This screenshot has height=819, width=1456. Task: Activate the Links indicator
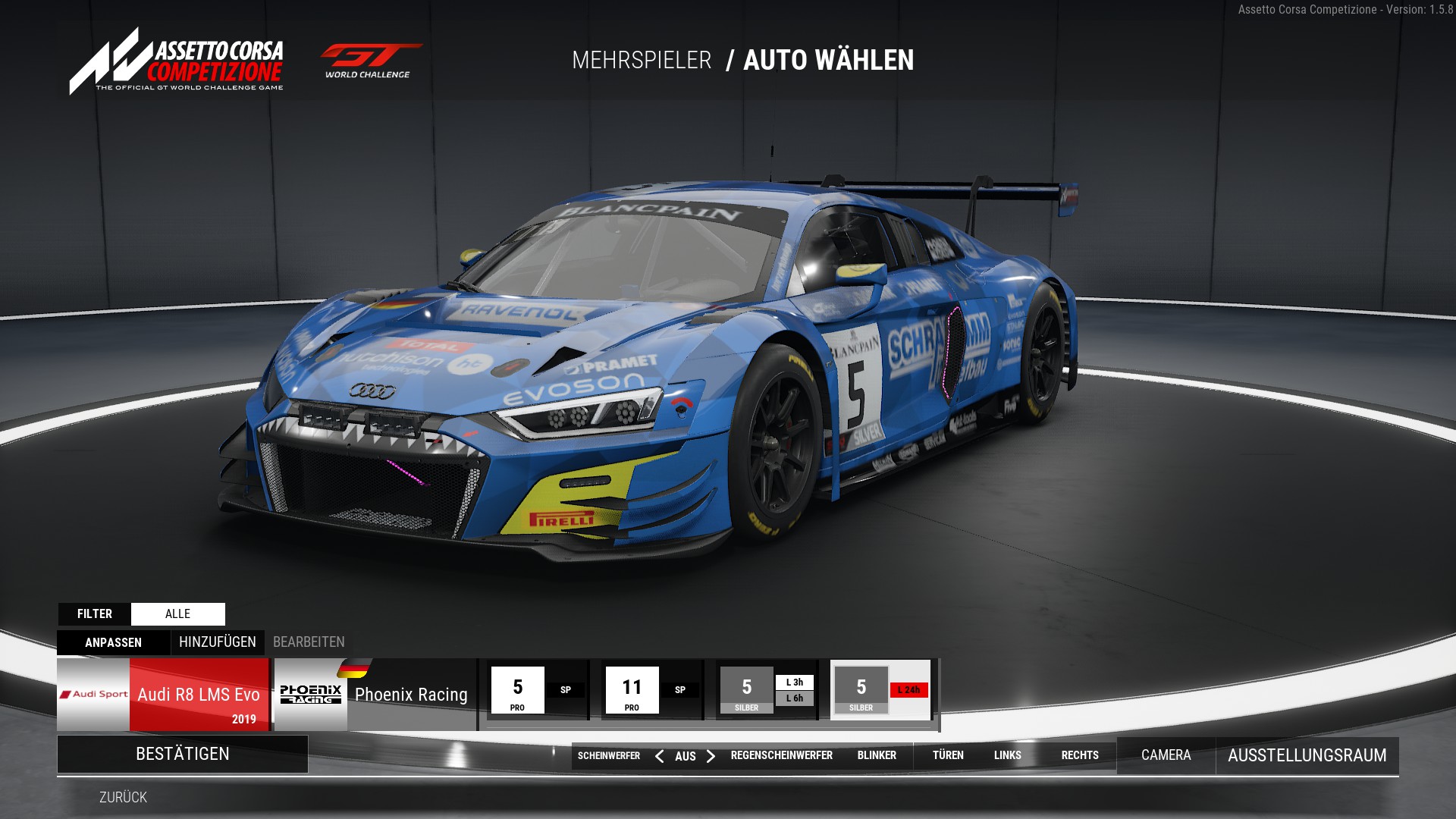pos(1008,755)
